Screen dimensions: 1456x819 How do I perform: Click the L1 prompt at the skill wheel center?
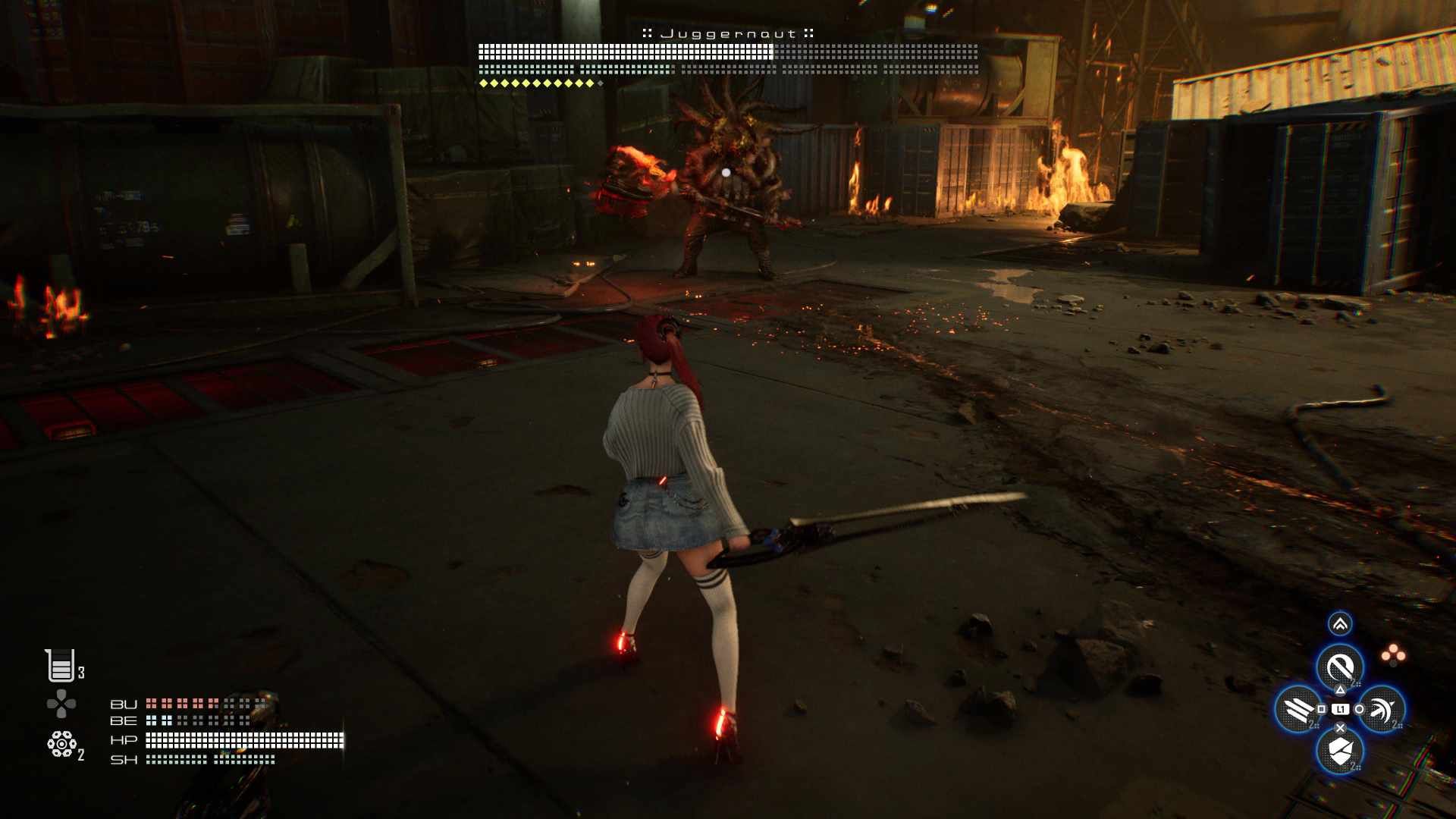click(1340, 709)
